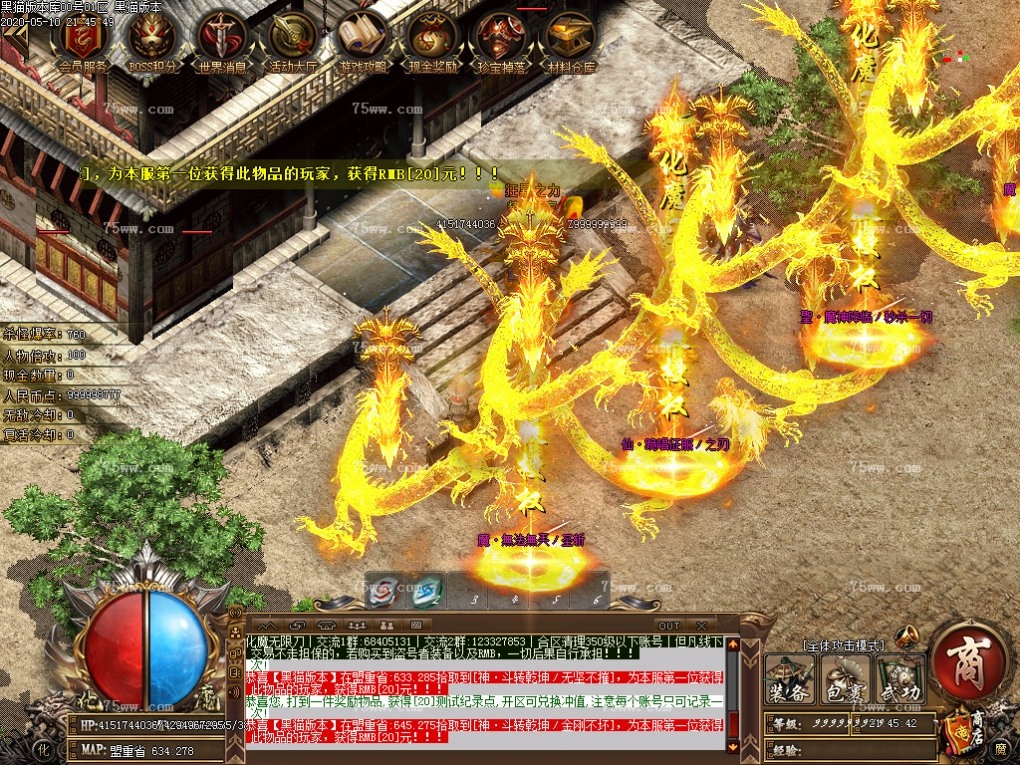Viewport: 1020px width, 765px height.
Task: Open the 活动大厅 activity hall
Action: [292, 40]
